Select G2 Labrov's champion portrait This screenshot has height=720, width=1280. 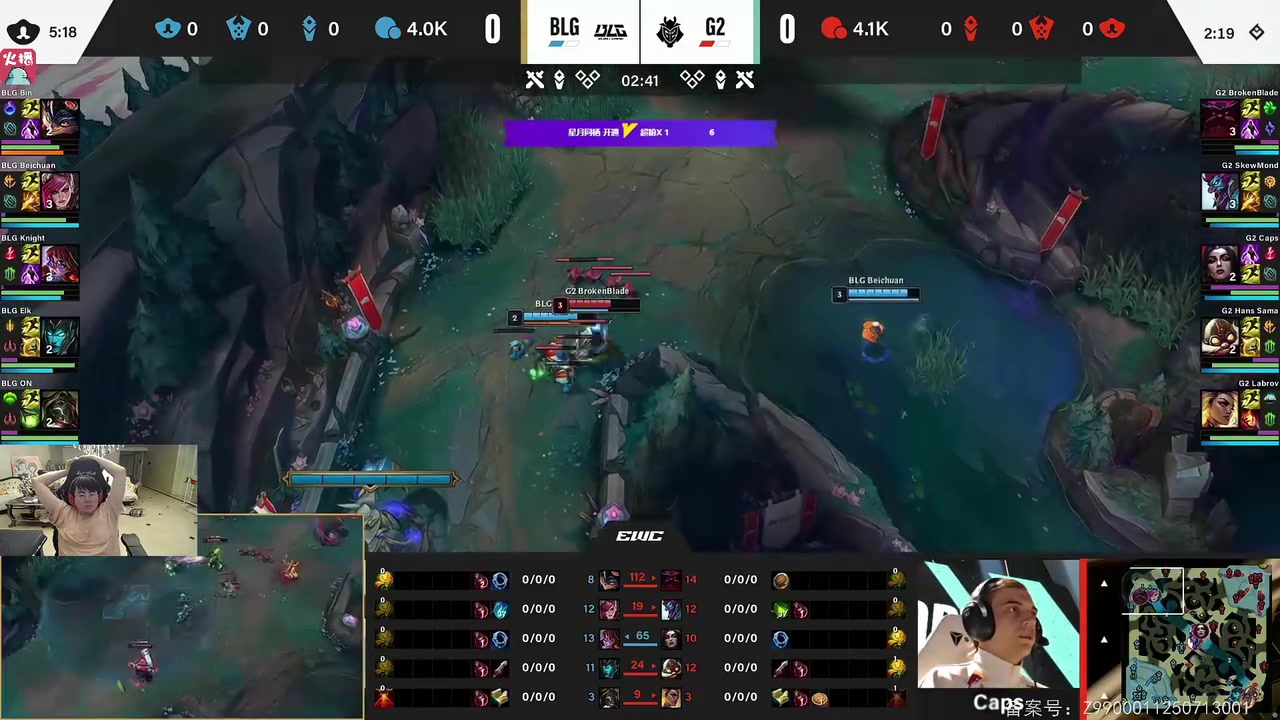click(x=1220, y=408)
